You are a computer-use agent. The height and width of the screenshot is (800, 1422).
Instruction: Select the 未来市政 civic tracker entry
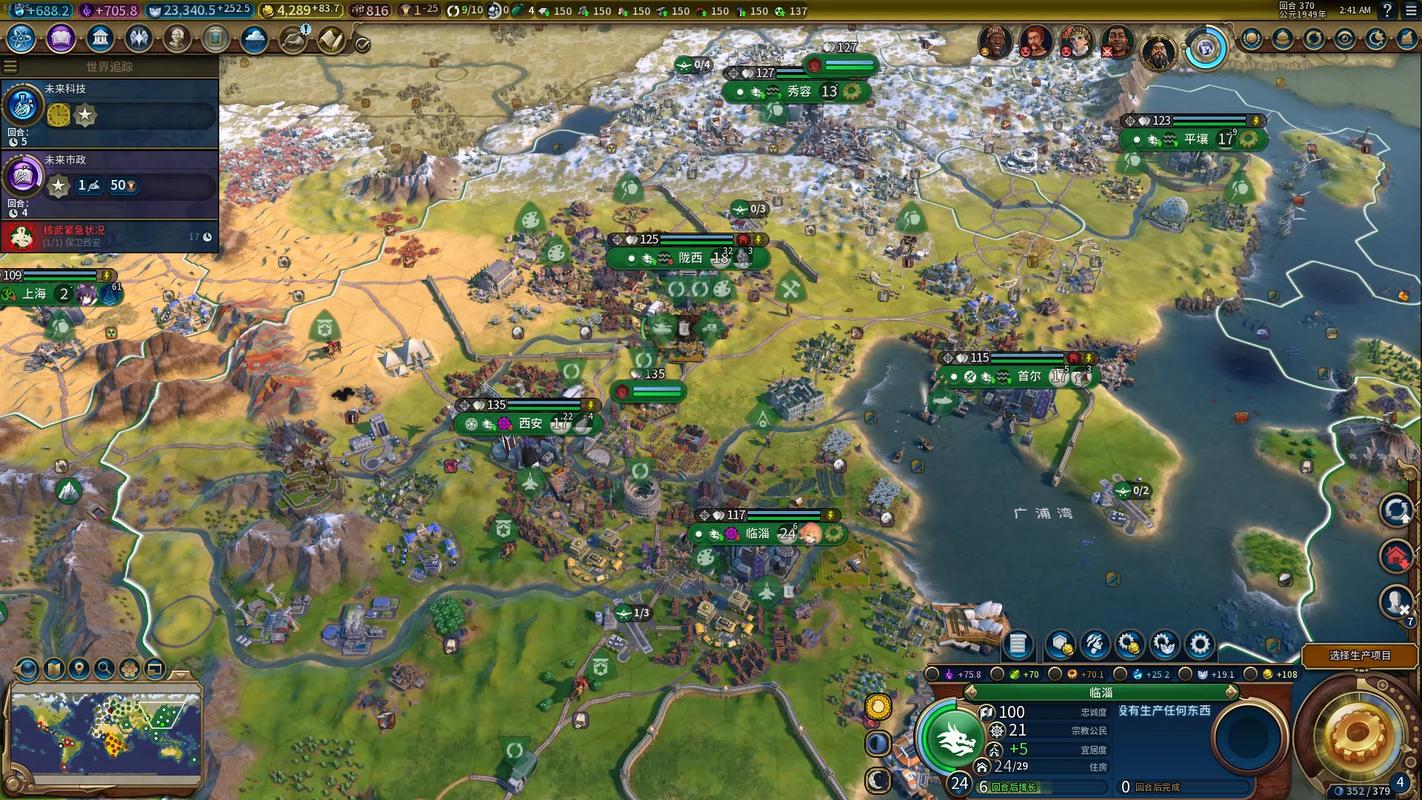[x=110, y=178]
